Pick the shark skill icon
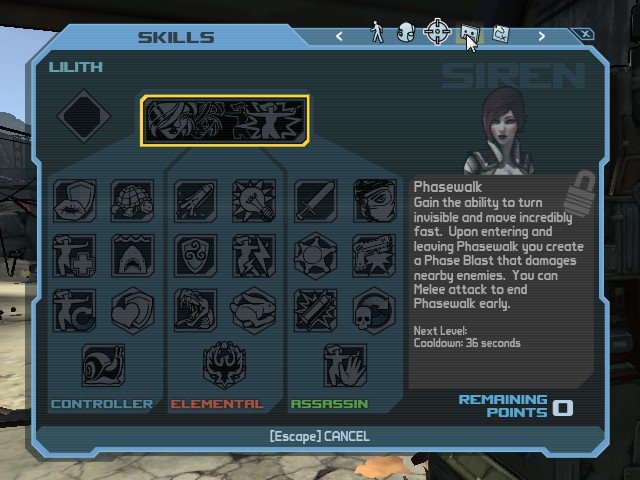This screenshot has width=640, height=480. [132, 255]
